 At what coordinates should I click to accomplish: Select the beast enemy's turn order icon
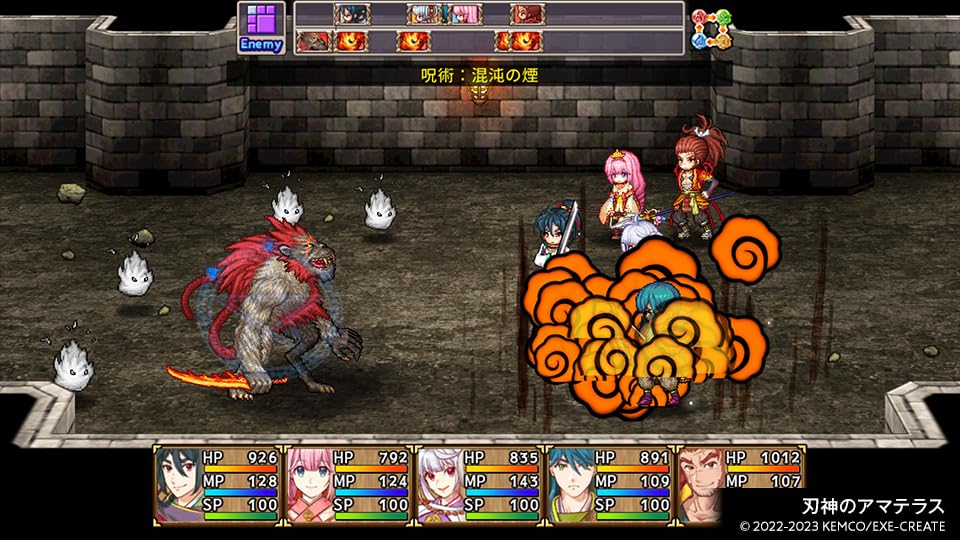click(315, 41)
